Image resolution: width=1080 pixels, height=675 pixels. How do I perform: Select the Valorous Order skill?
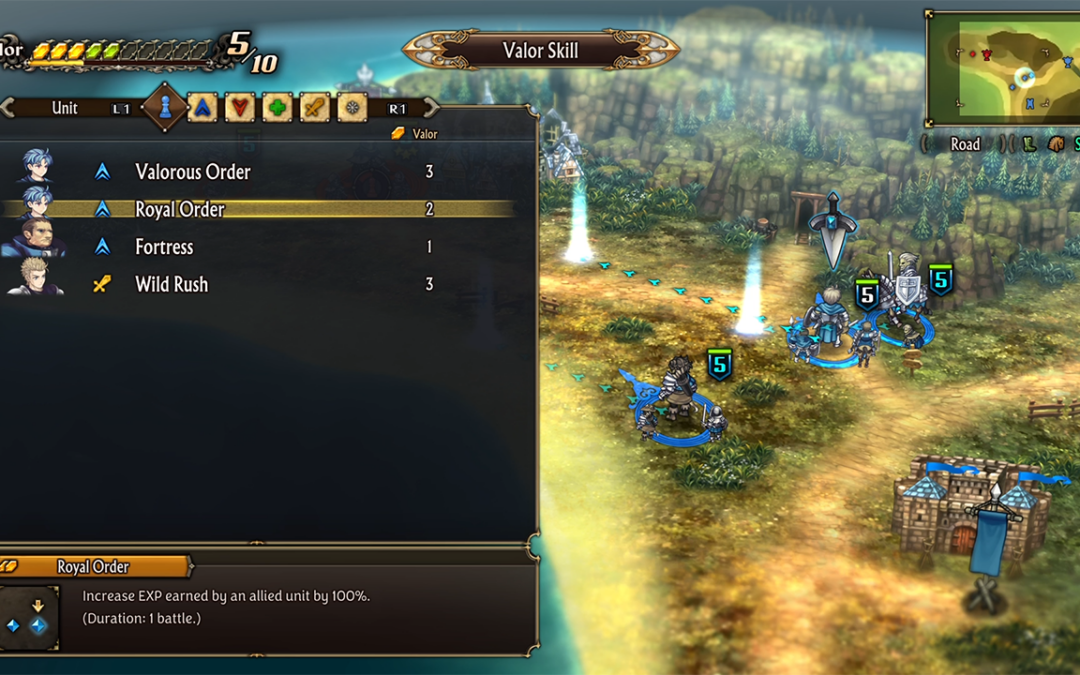pyautogui.click(x=192, y=172)
